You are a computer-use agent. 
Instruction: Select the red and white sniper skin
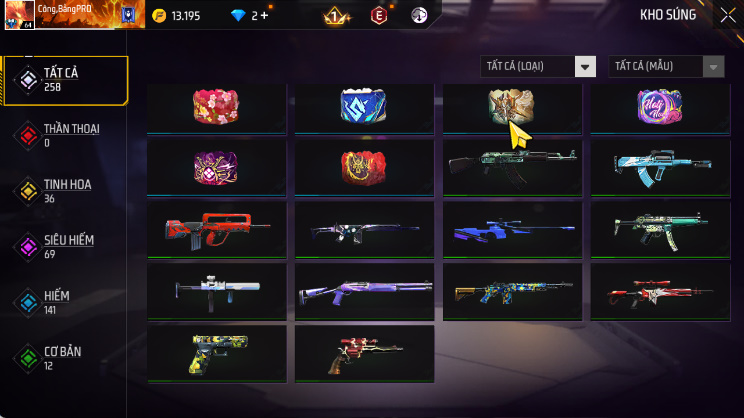click(x=659, y=290)
